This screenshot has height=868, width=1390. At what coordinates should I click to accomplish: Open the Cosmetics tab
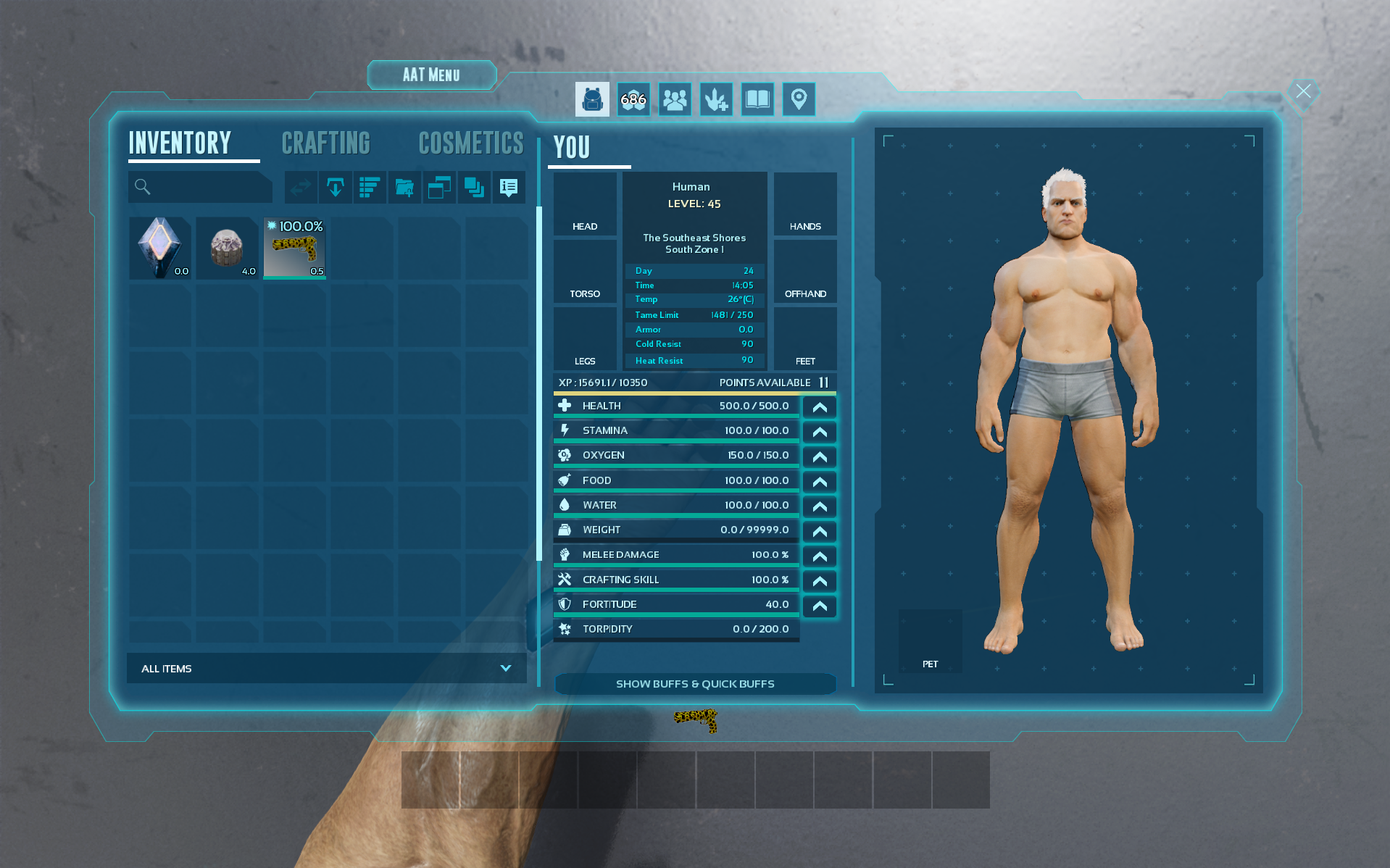[470, 143]
